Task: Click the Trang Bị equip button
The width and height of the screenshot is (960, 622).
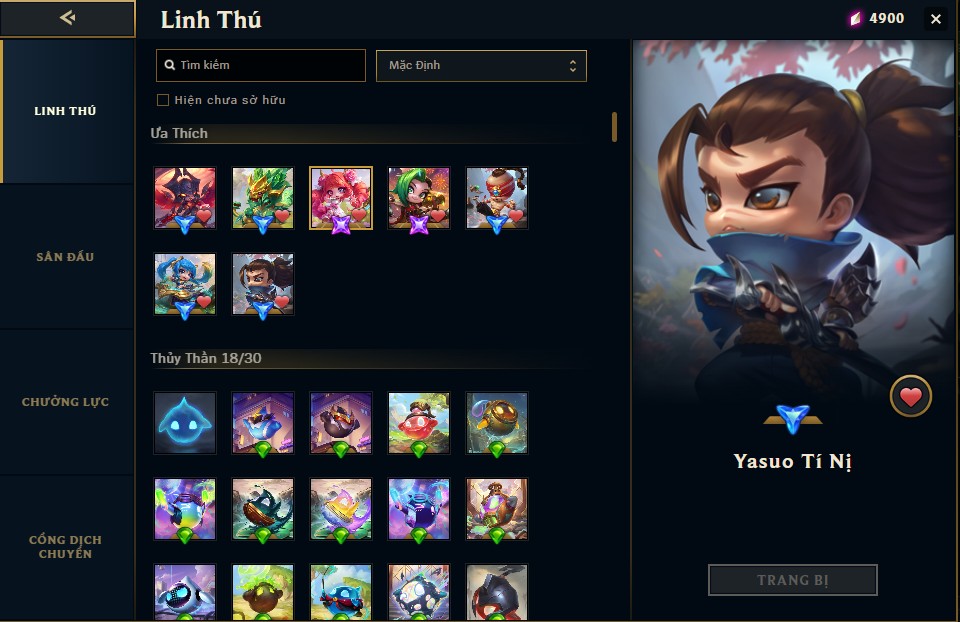Action: pos(792,580)
